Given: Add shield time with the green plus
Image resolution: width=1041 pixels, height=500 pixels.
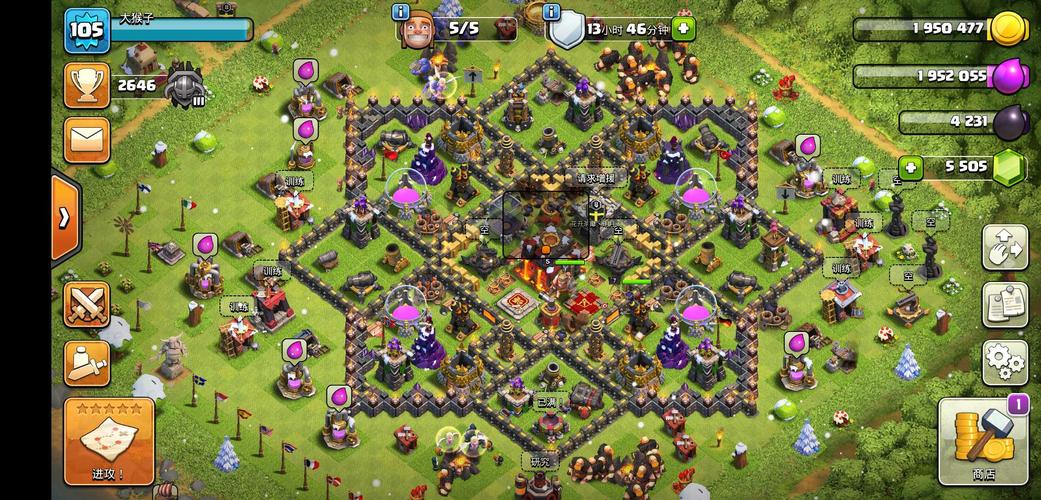Looking at the screenshot, I should 685,29.
